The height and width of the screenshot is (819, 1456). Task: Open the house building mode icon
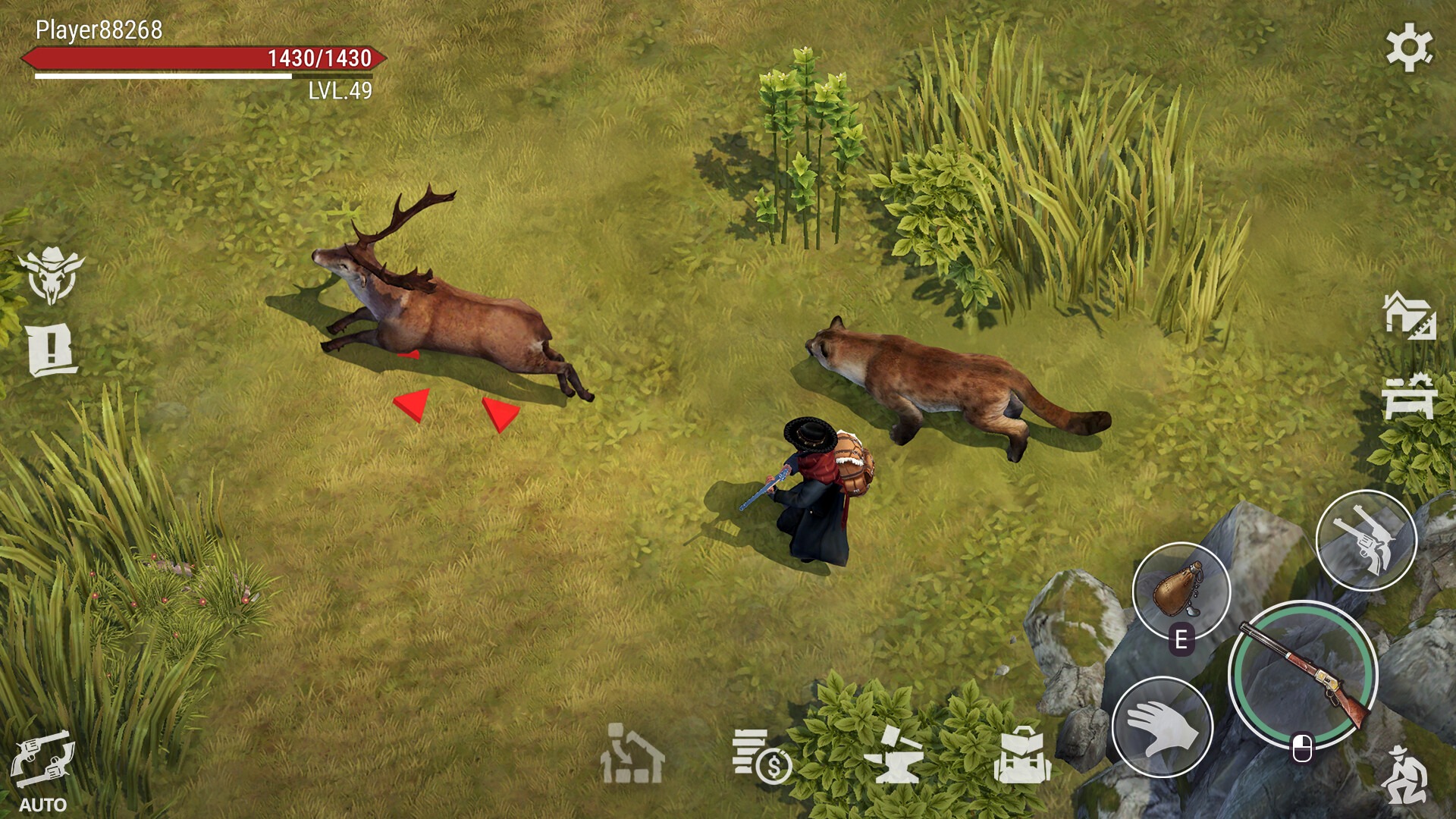[x=1409, y=315]
